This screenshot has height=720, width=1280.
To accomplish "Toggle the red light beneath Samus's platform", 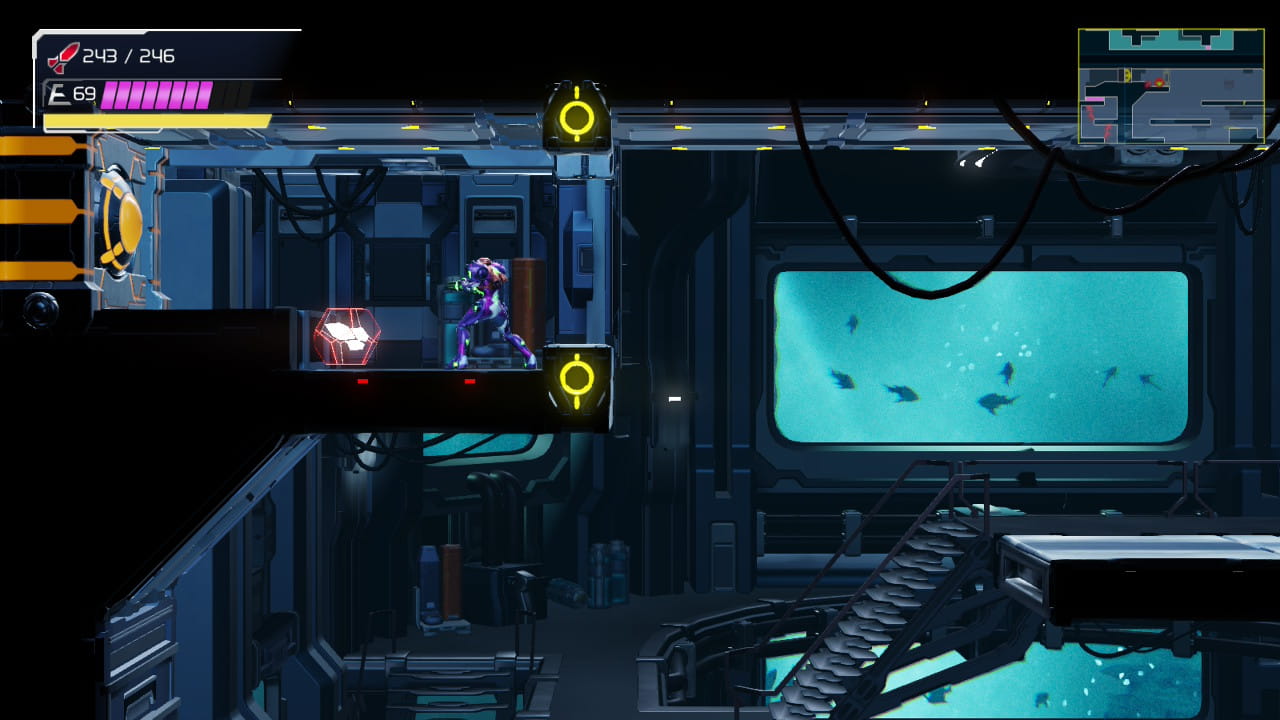I will click(x=468, y=381).
